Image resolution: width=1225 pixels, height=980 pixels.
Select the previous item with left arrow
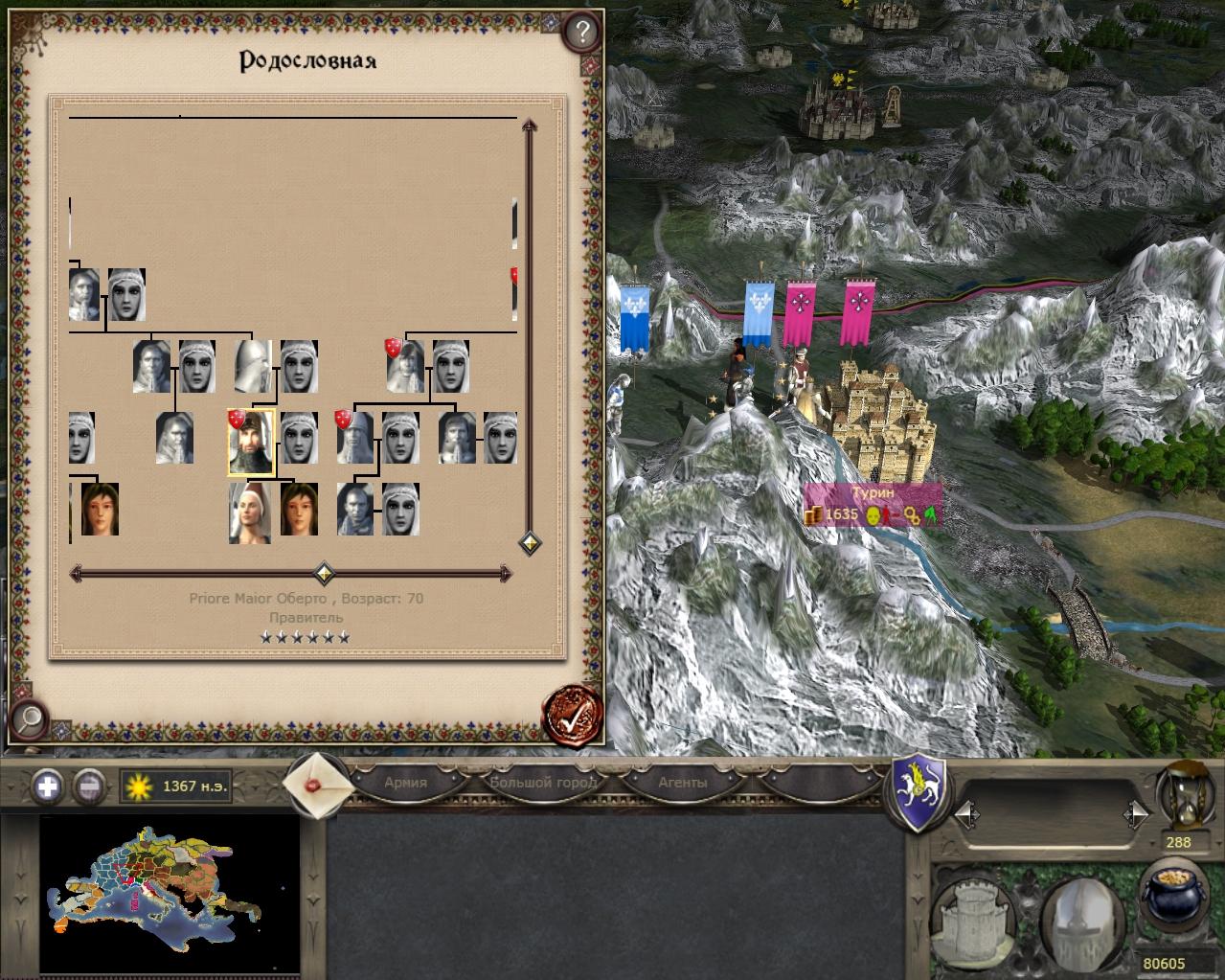pos(967,815)
